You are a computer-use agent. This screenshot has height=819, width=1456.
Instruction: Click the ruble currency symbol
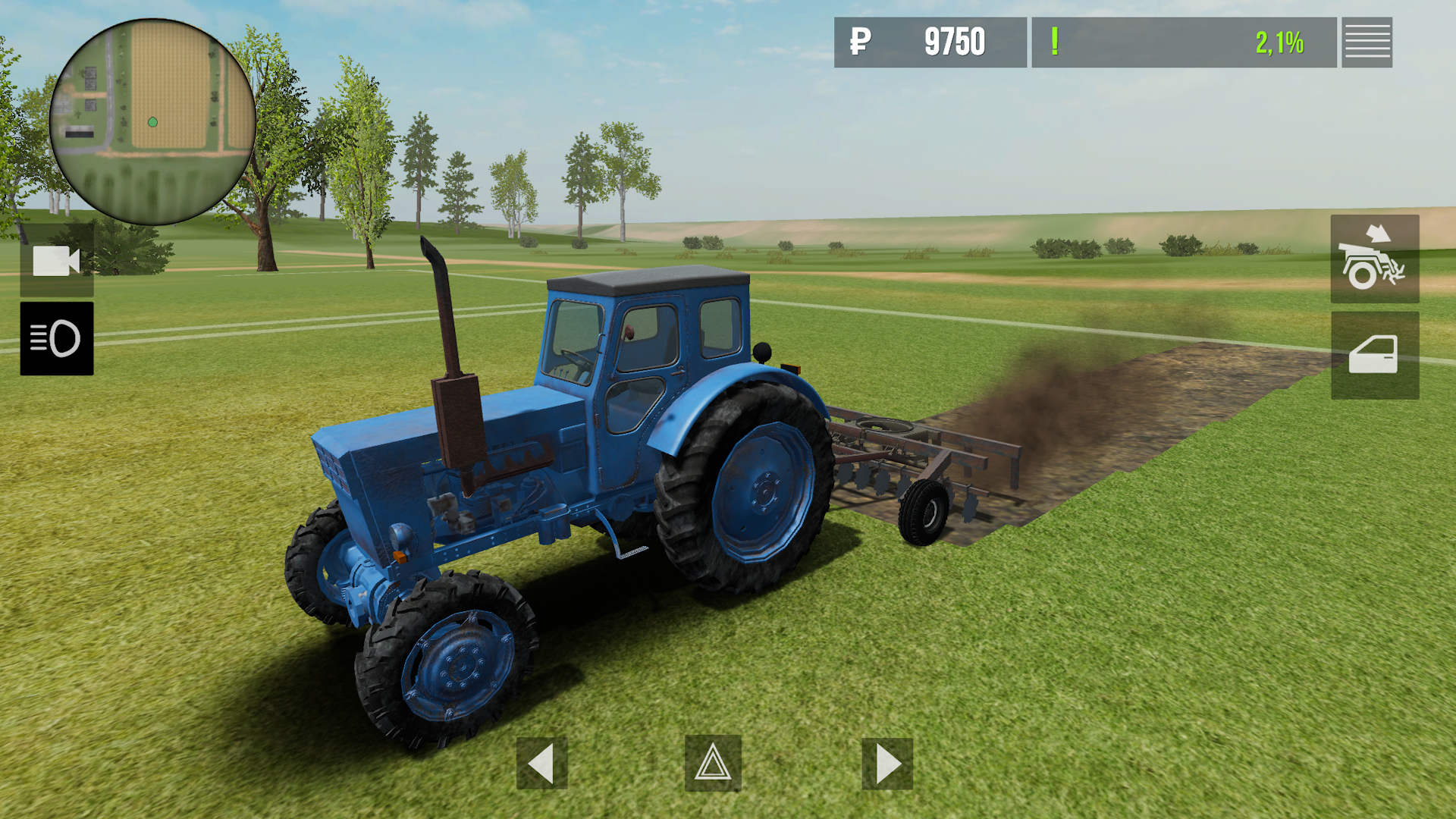click(861, 42)
